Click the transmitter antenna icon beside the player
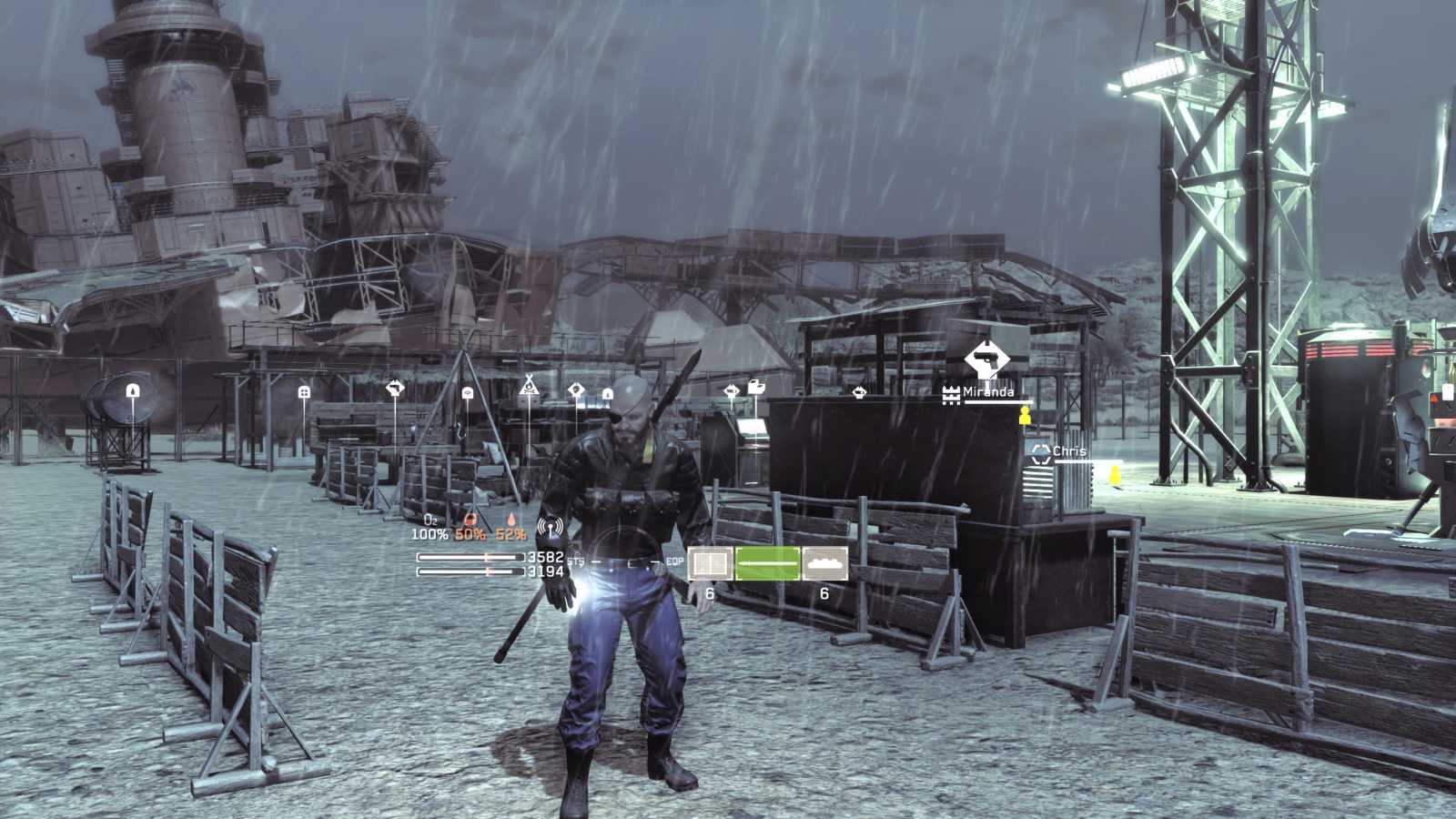This screenshot has width=1456, height=819. pyautogui.click(x=550, y=530)
